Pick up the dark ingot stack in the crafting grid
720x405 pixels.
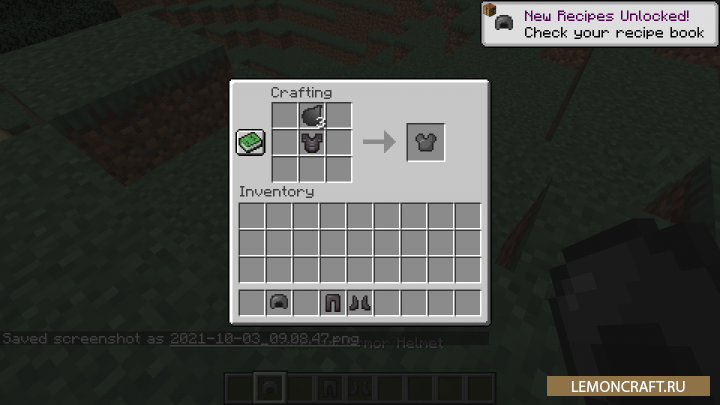coord(312,116)
